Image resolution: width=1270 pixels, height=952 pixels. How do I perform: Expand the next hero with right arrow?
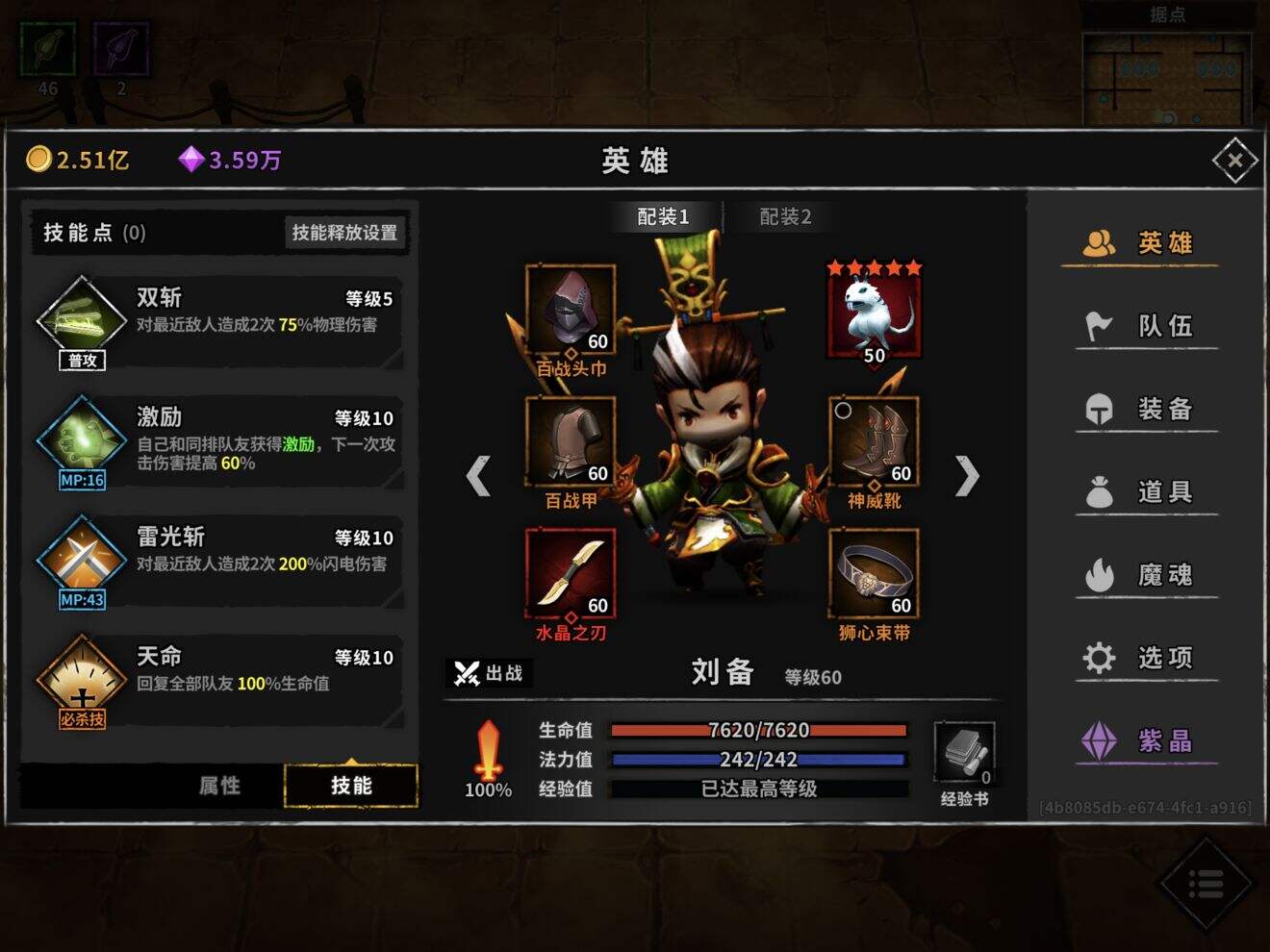coord(967,476)
